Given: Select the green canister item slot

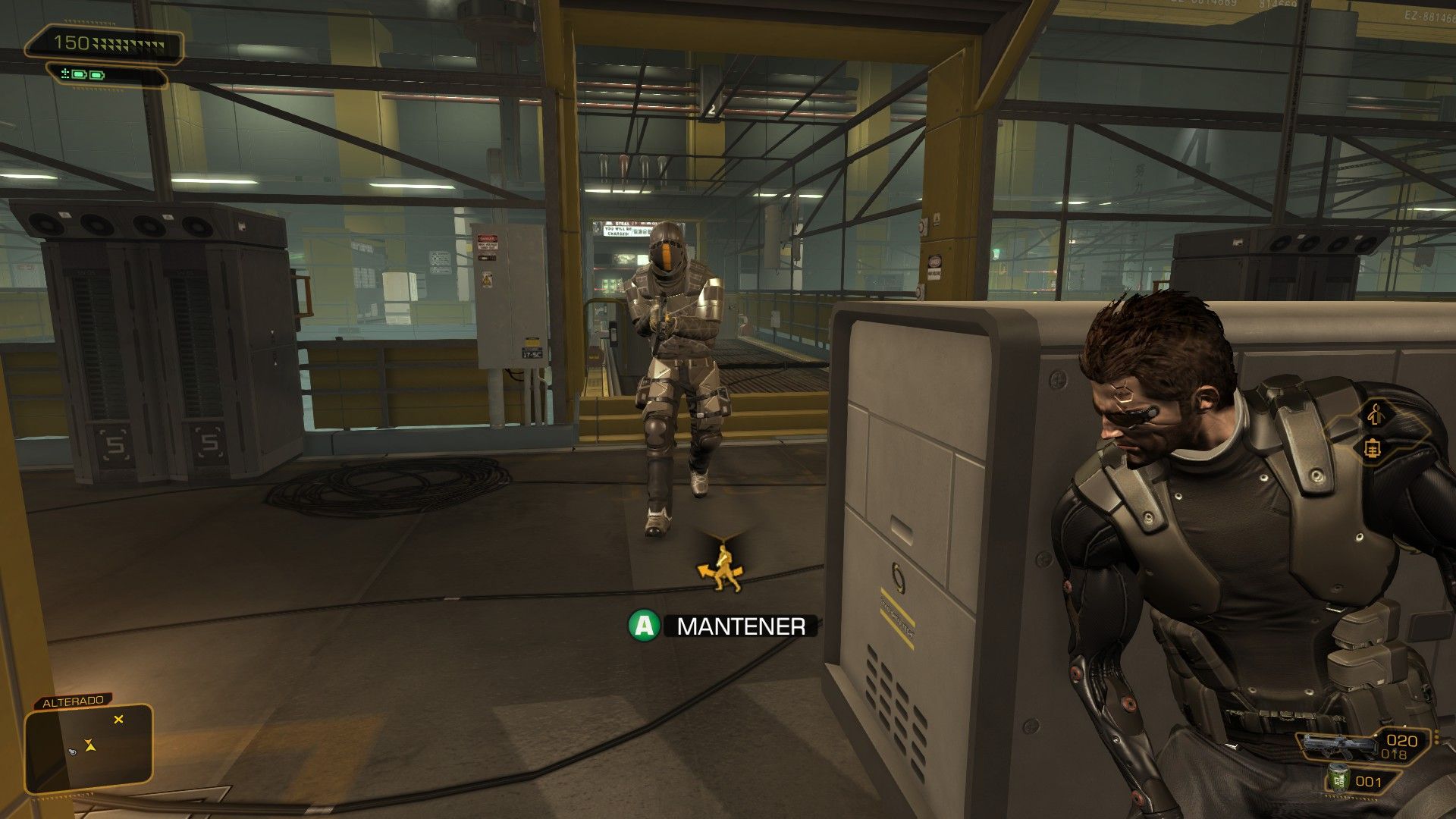Looking at the screenshot, I should [x=1338, y=780].
